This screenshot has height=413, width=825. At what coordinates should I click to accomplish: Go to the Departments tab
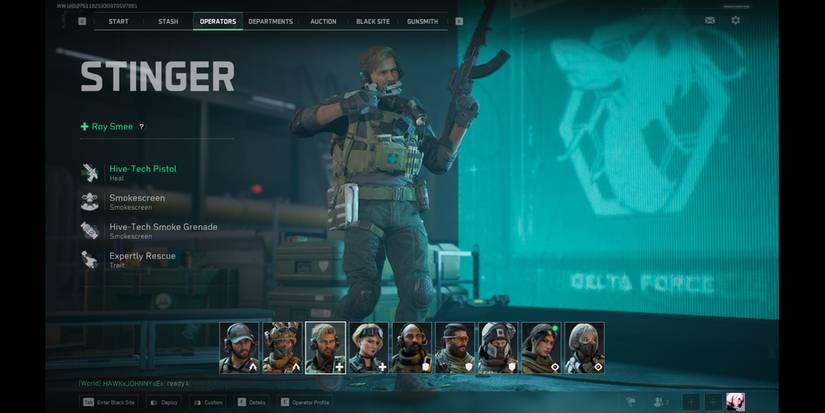pyautogui.click(x=270, y=21)
